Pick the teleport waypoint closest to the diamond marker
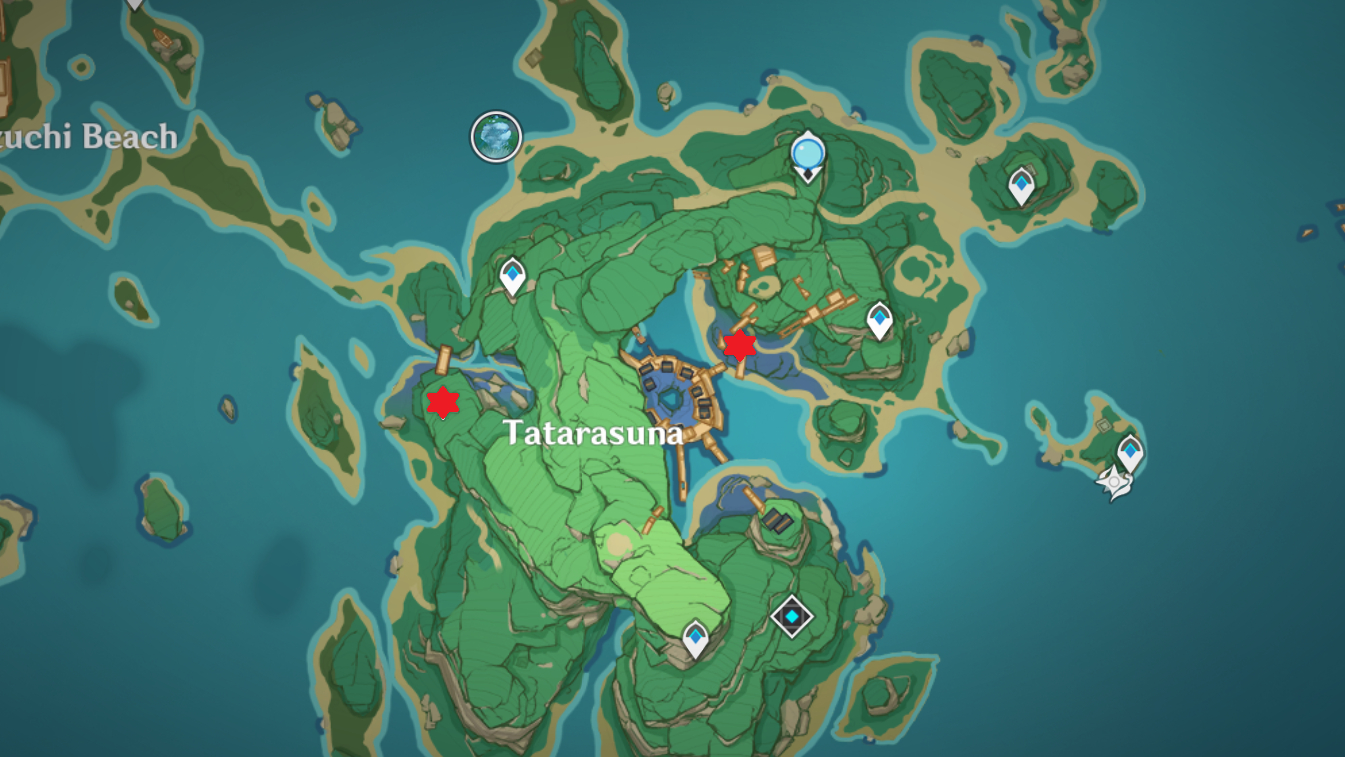This screenshot has width=1345, height=757. pyautogui.click(x=695, y=637)
